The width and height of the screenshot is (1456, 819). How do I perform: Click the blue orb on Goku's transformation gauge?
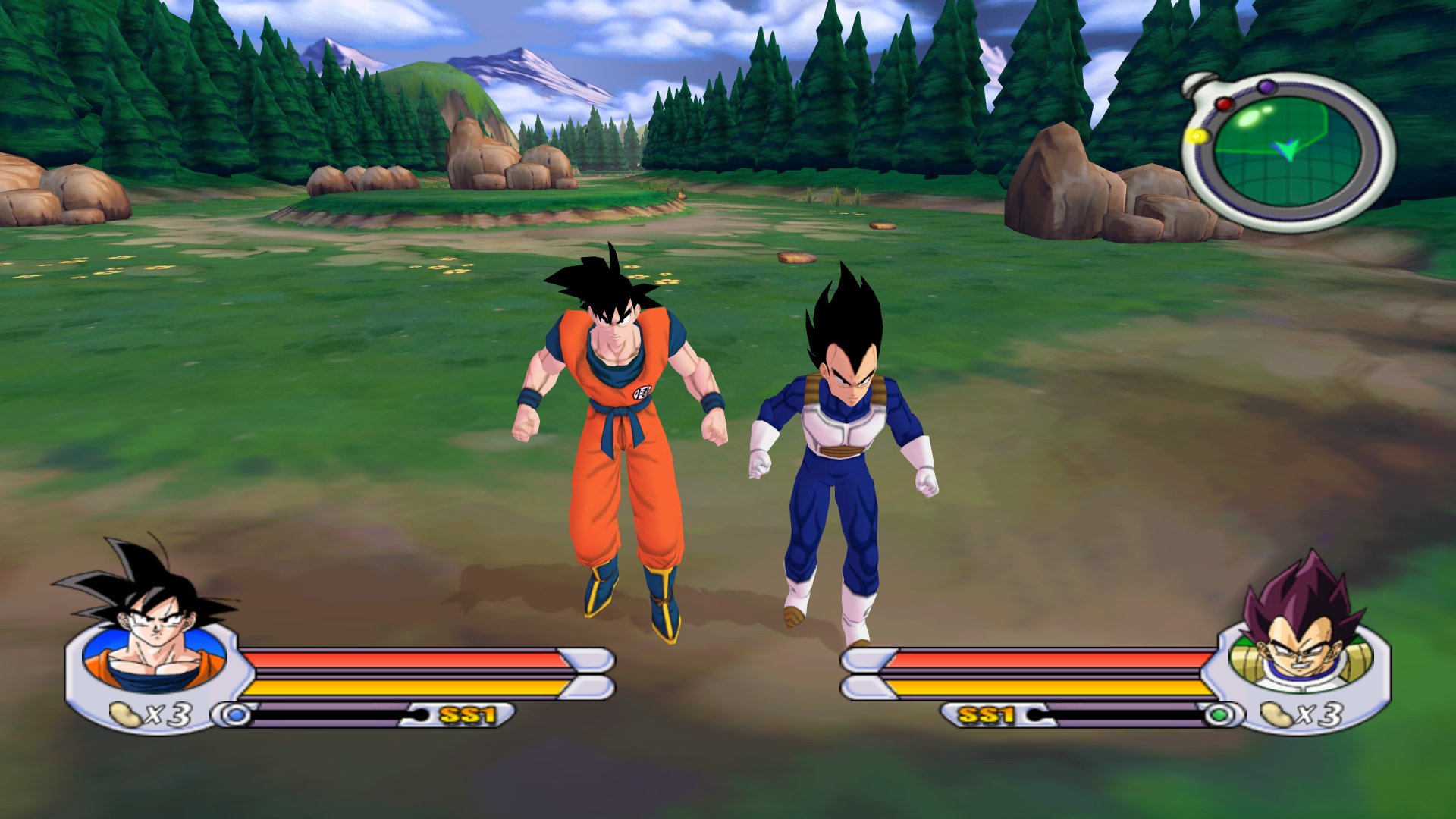pyautogui.click(x=237, y=714)
